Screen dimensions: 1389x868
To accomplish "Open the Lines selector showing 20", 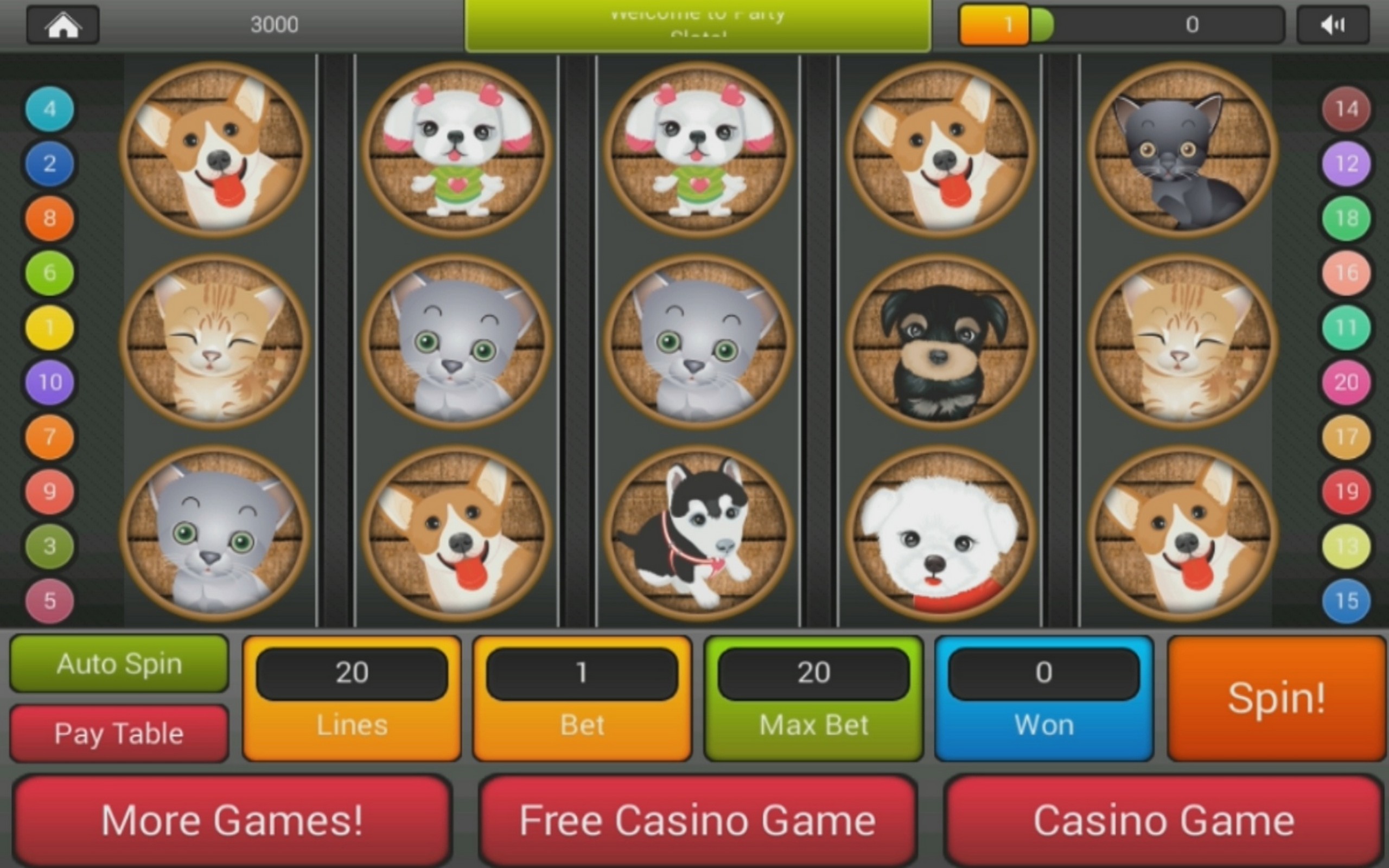I will (351, 698).
